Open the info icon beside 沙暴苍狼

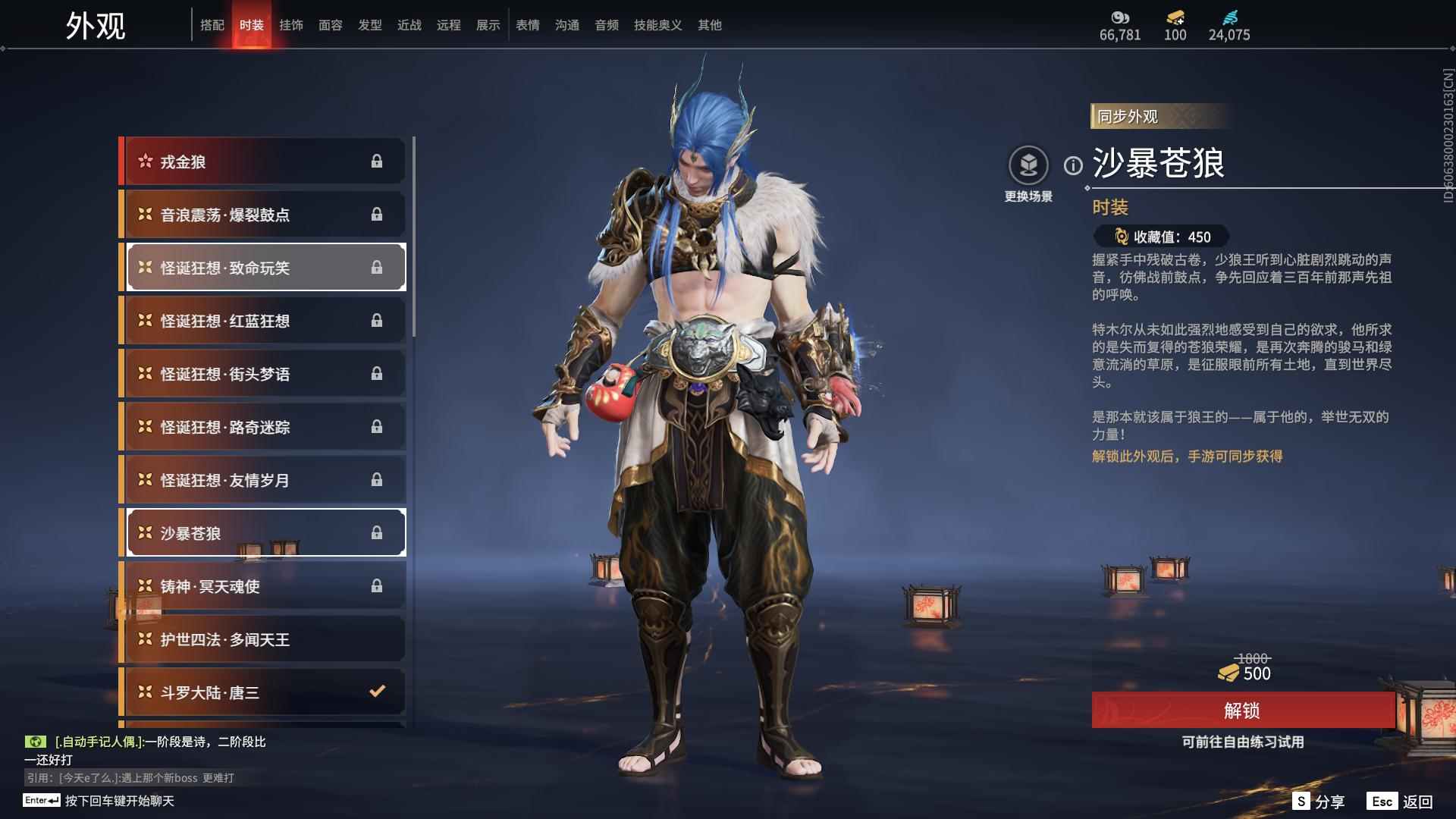coord(1073,165)
